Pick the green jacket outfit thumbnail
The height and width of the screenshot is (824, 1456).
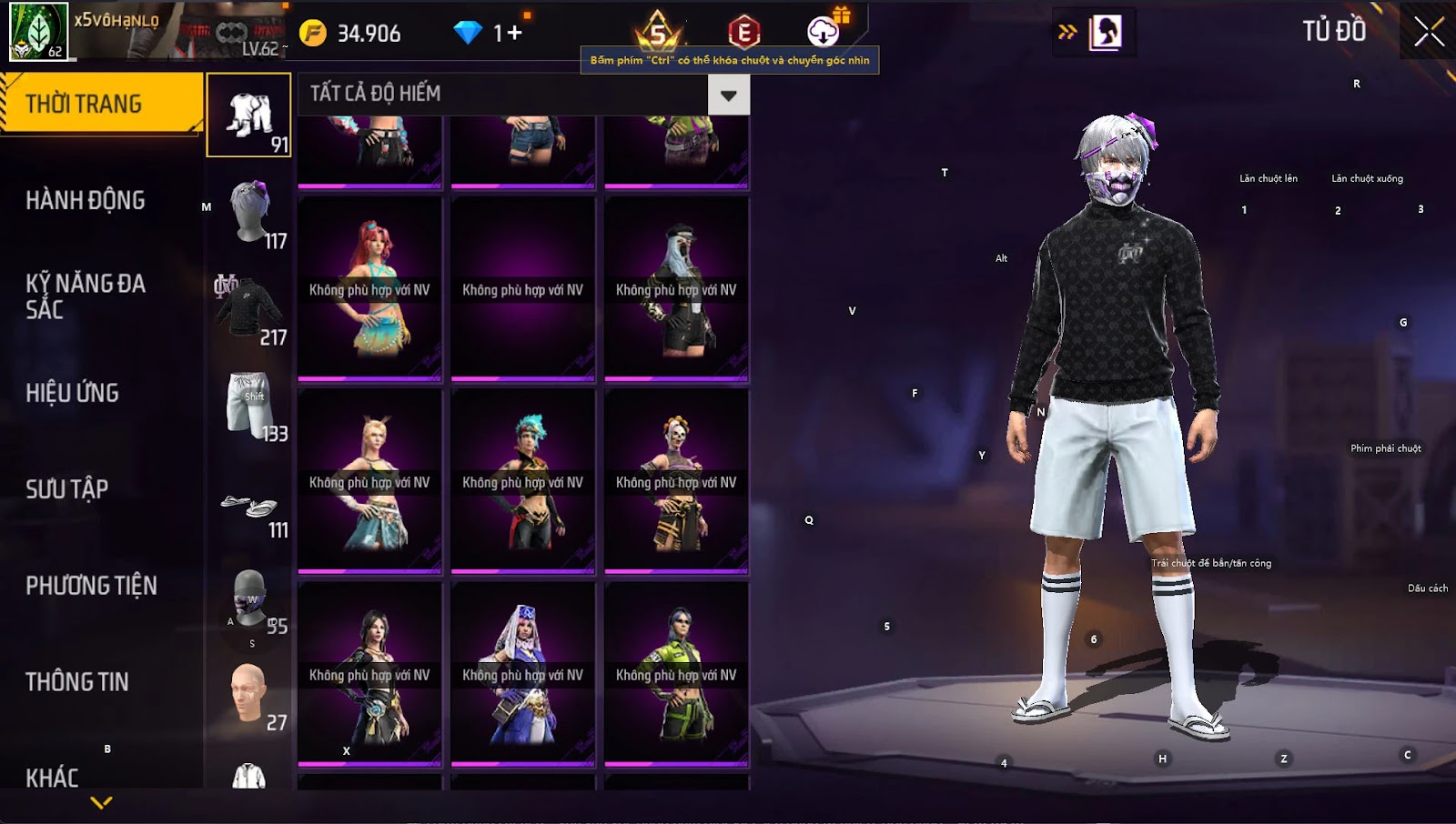coord(676,675)
